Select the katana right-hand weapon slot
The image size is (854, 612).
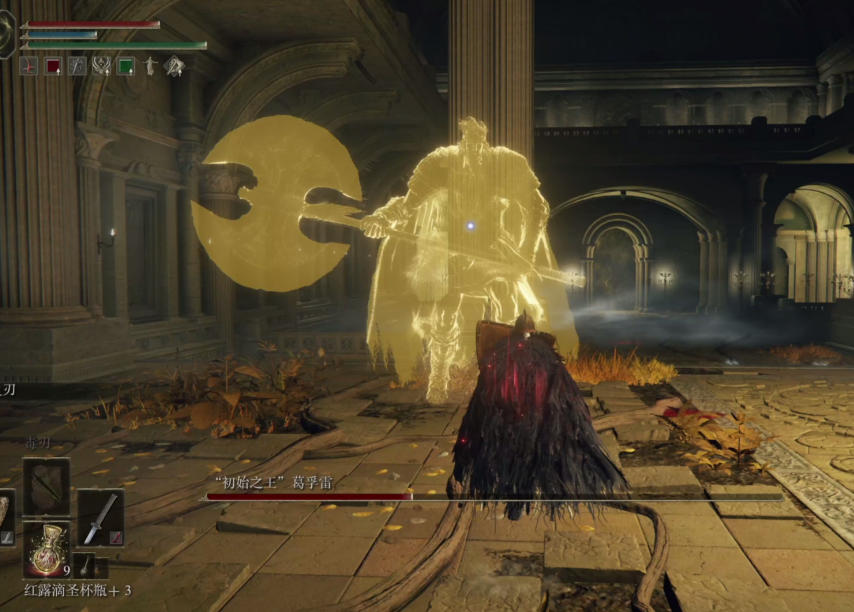(100, 517)
